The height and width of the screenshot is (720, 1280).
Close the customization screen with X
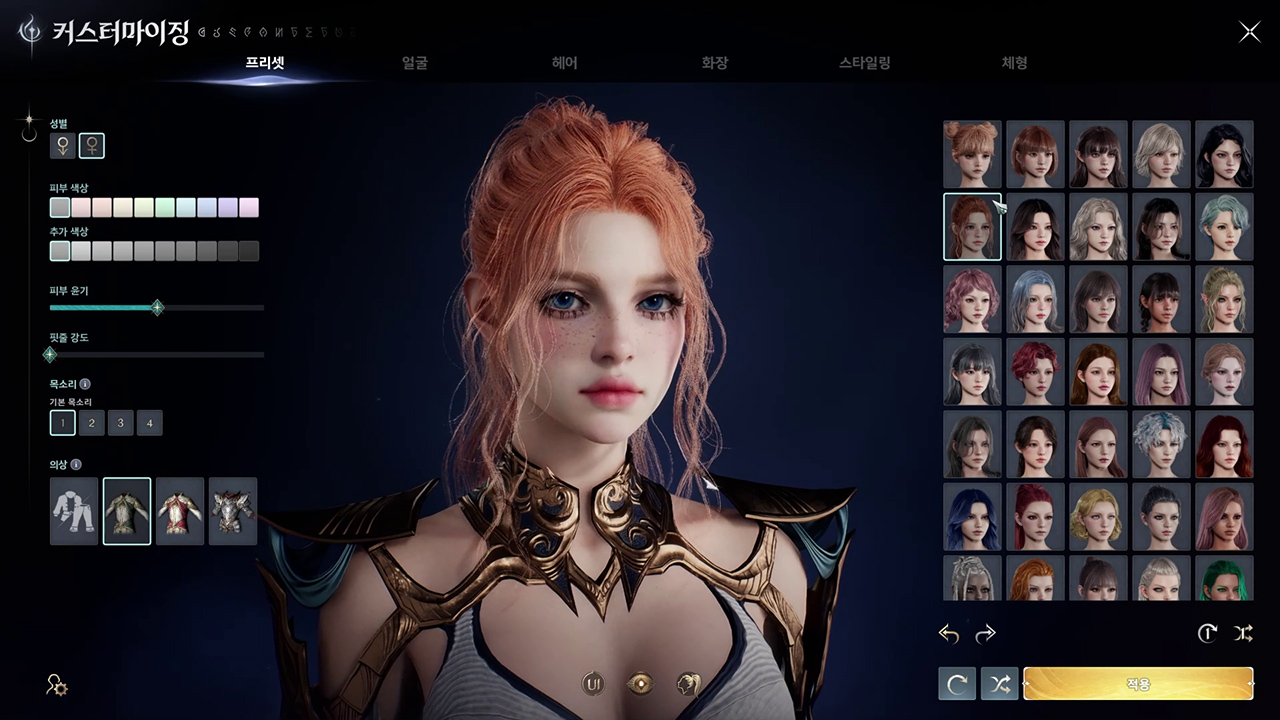(x=1250, y=32)
